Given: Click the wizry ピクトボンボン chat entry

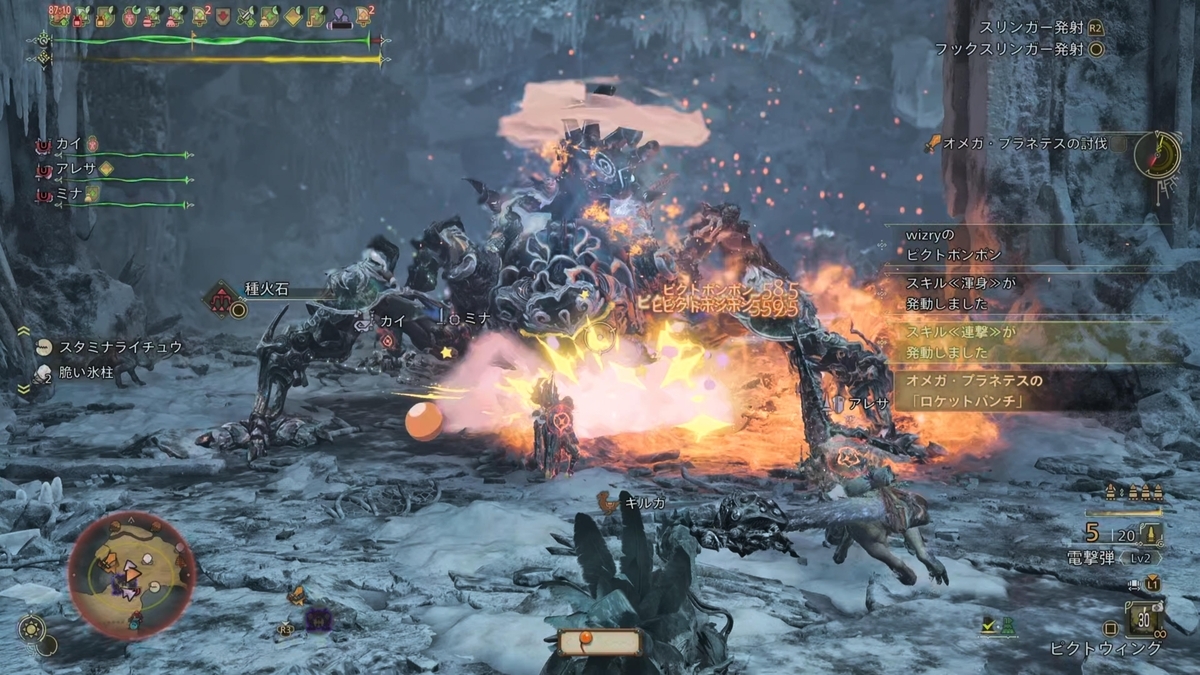Looking at the screenshot, I should (x=1020, y=244).
